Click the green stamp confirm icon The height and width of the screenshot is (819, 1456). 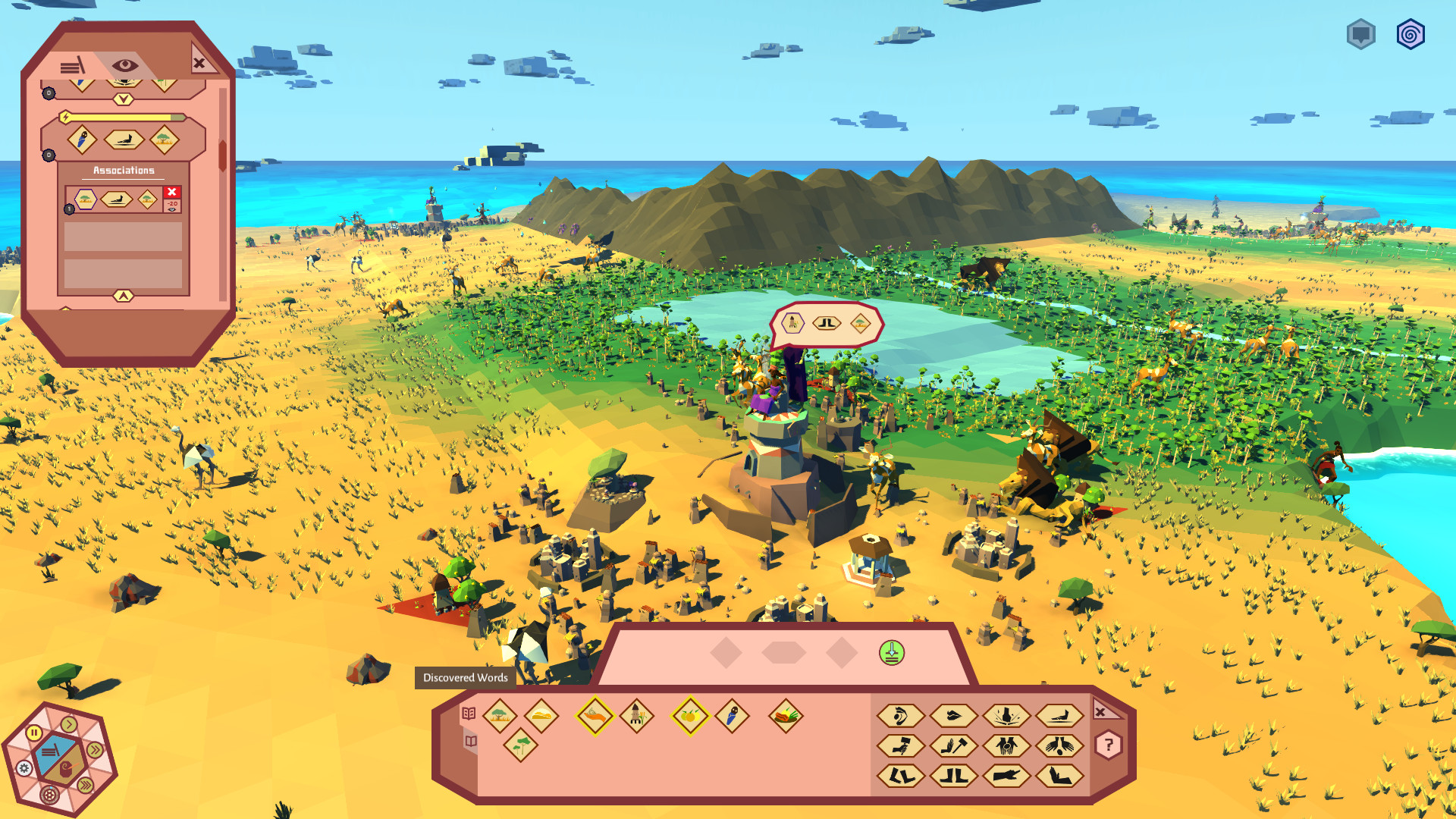tap(893, 654)
